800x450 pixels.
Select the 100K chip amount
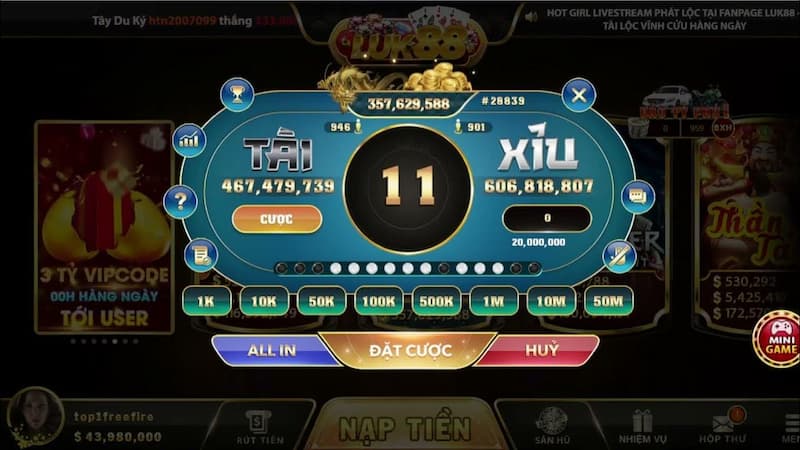coord(379,300)
